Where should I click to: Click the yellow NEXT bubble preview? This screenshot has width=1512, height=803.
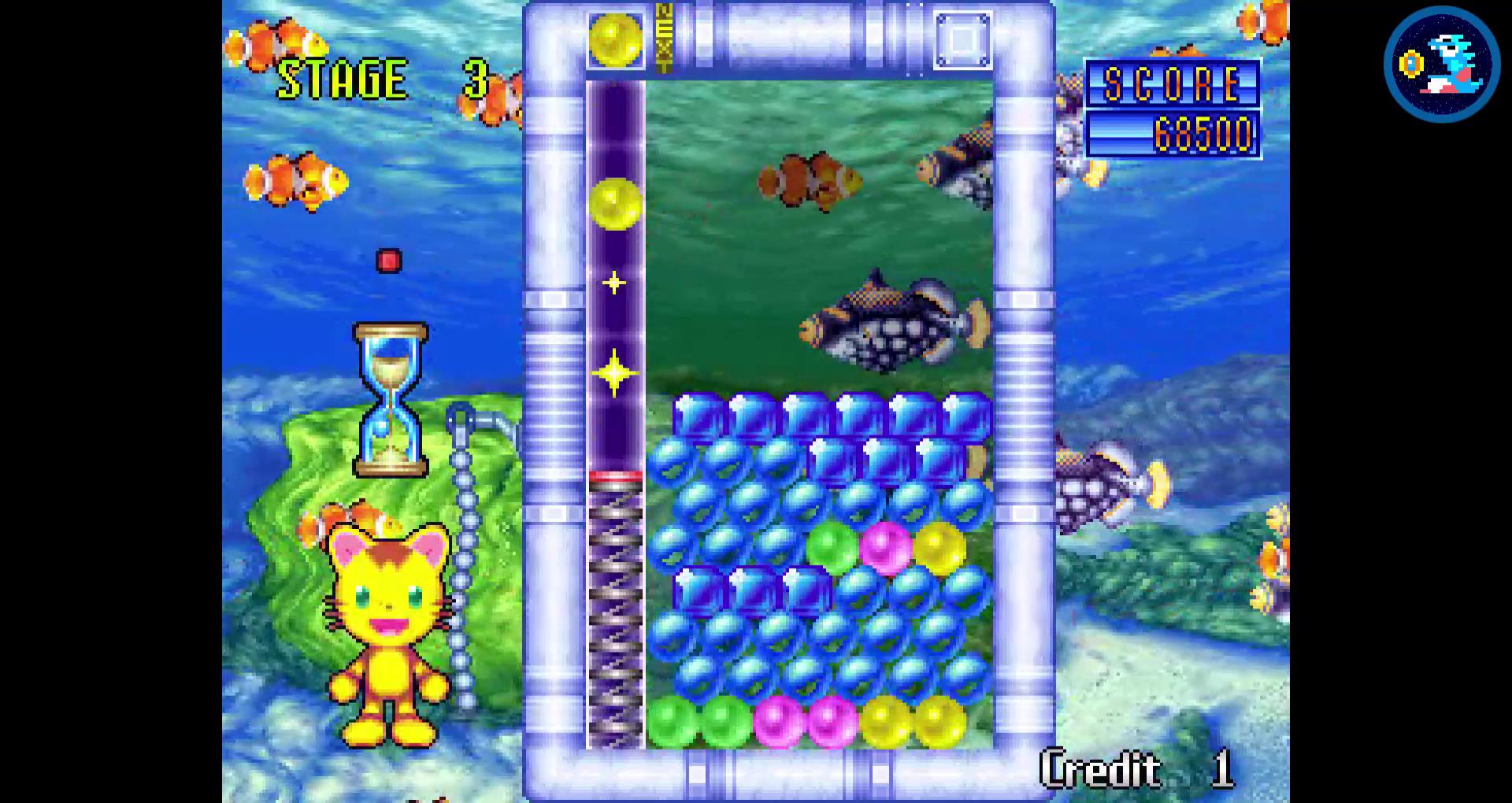614,37
